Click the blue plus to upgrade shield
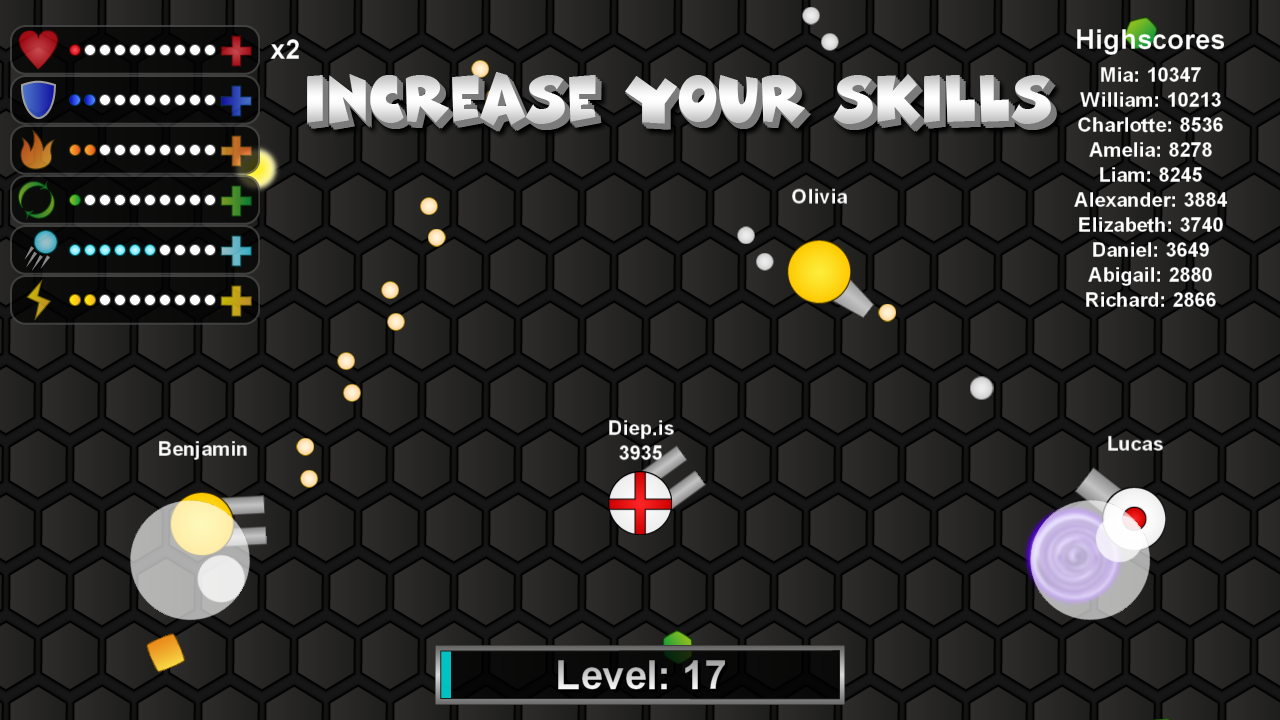This screenshot has width=1280, height=720. click(238, 100)
